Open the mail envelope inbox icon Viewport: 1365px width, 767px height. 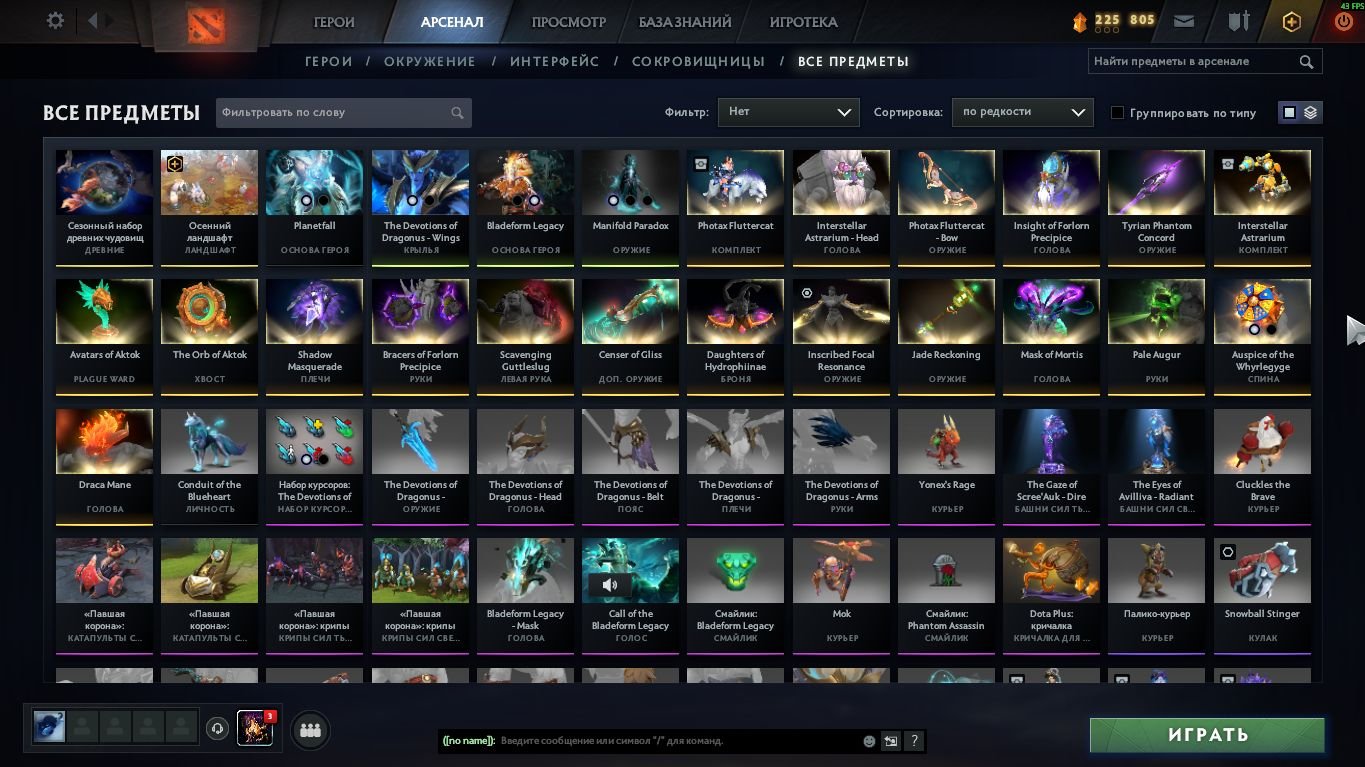tap(1187, 19)
